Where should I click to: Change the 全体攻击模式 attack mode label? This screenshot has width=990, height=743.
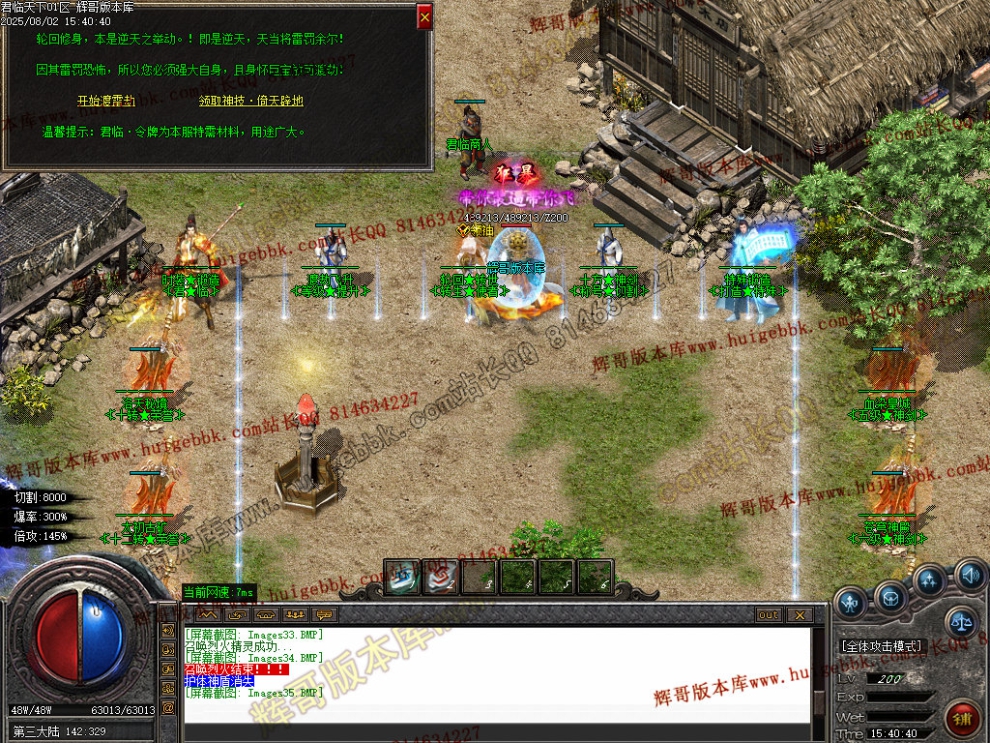(x=880, y=647)
